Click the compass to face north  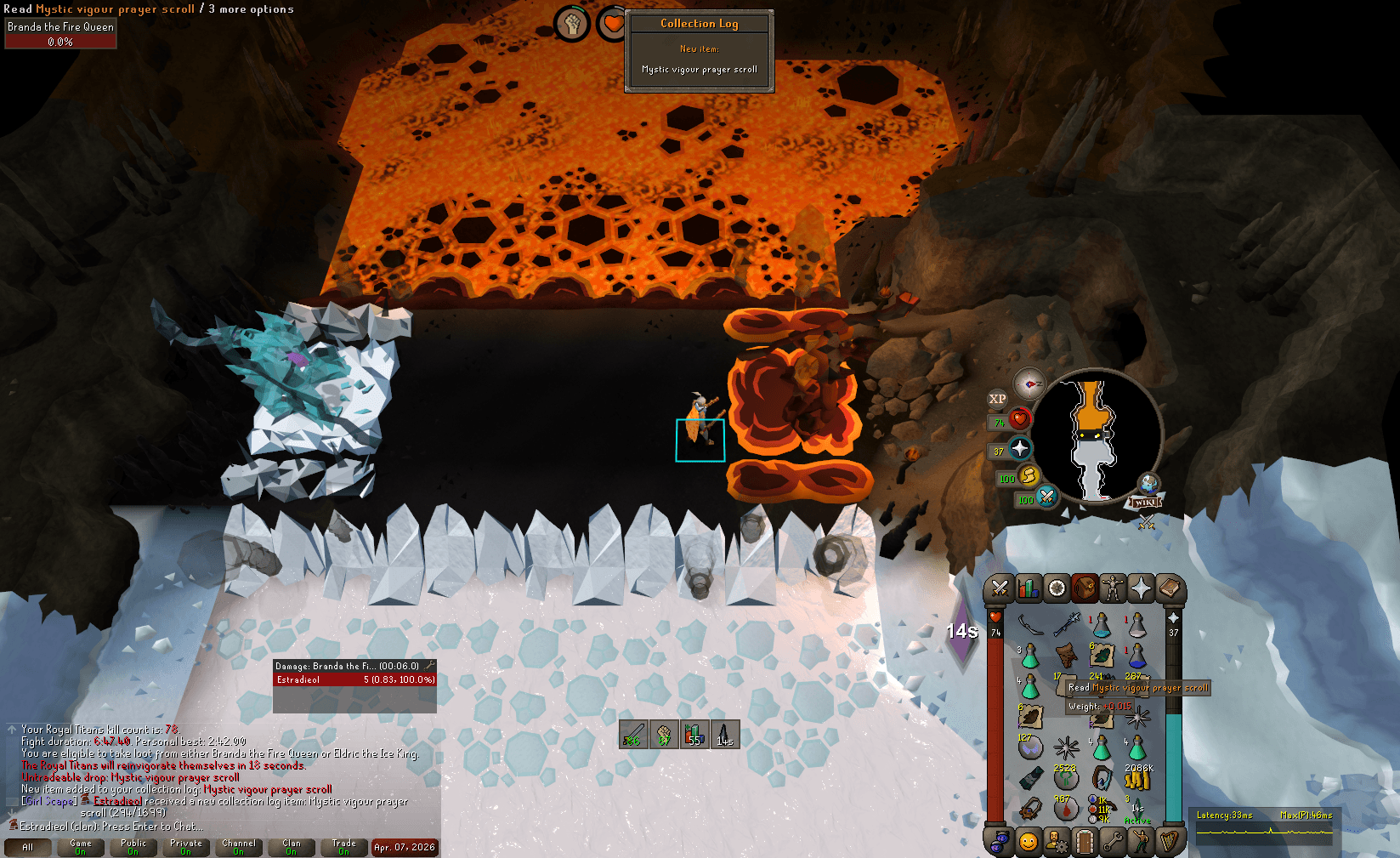[x=1029, y=384]
